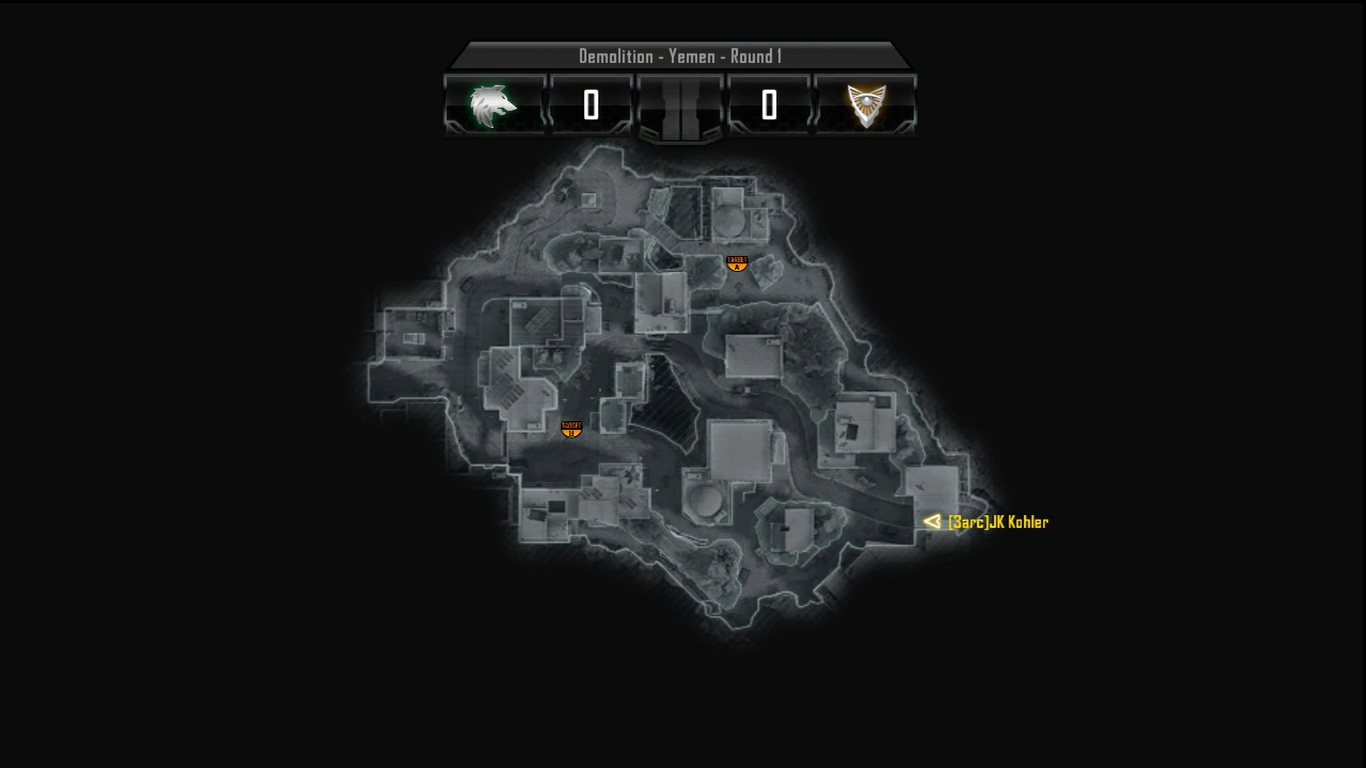
Task: Select the Target B bomb site marker
Action: tap(571, 429)
